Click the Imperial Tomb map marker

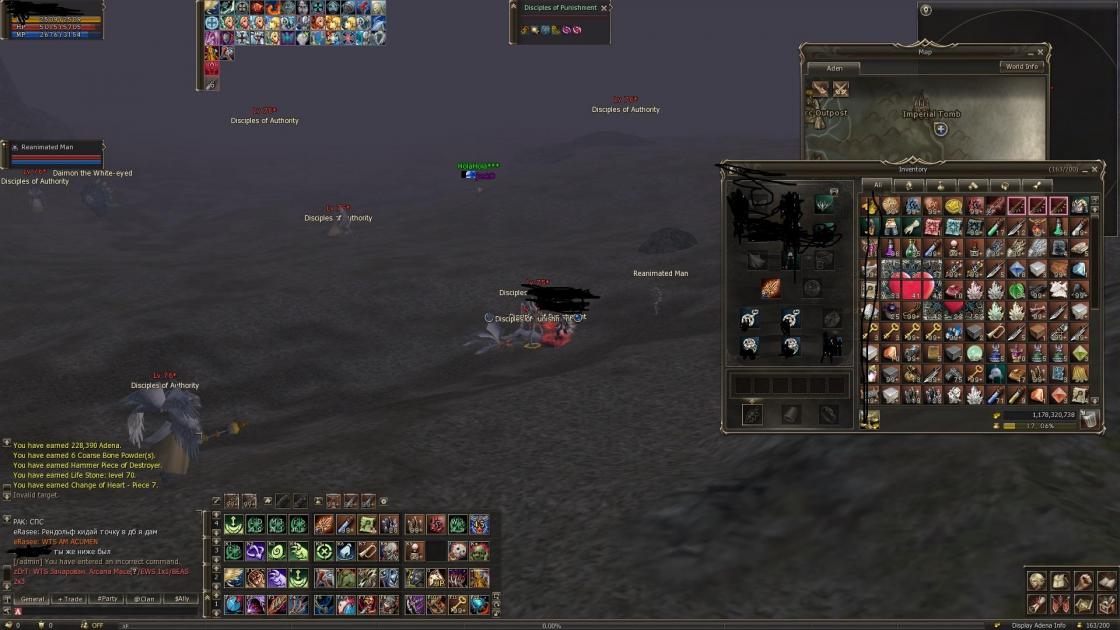941,129
